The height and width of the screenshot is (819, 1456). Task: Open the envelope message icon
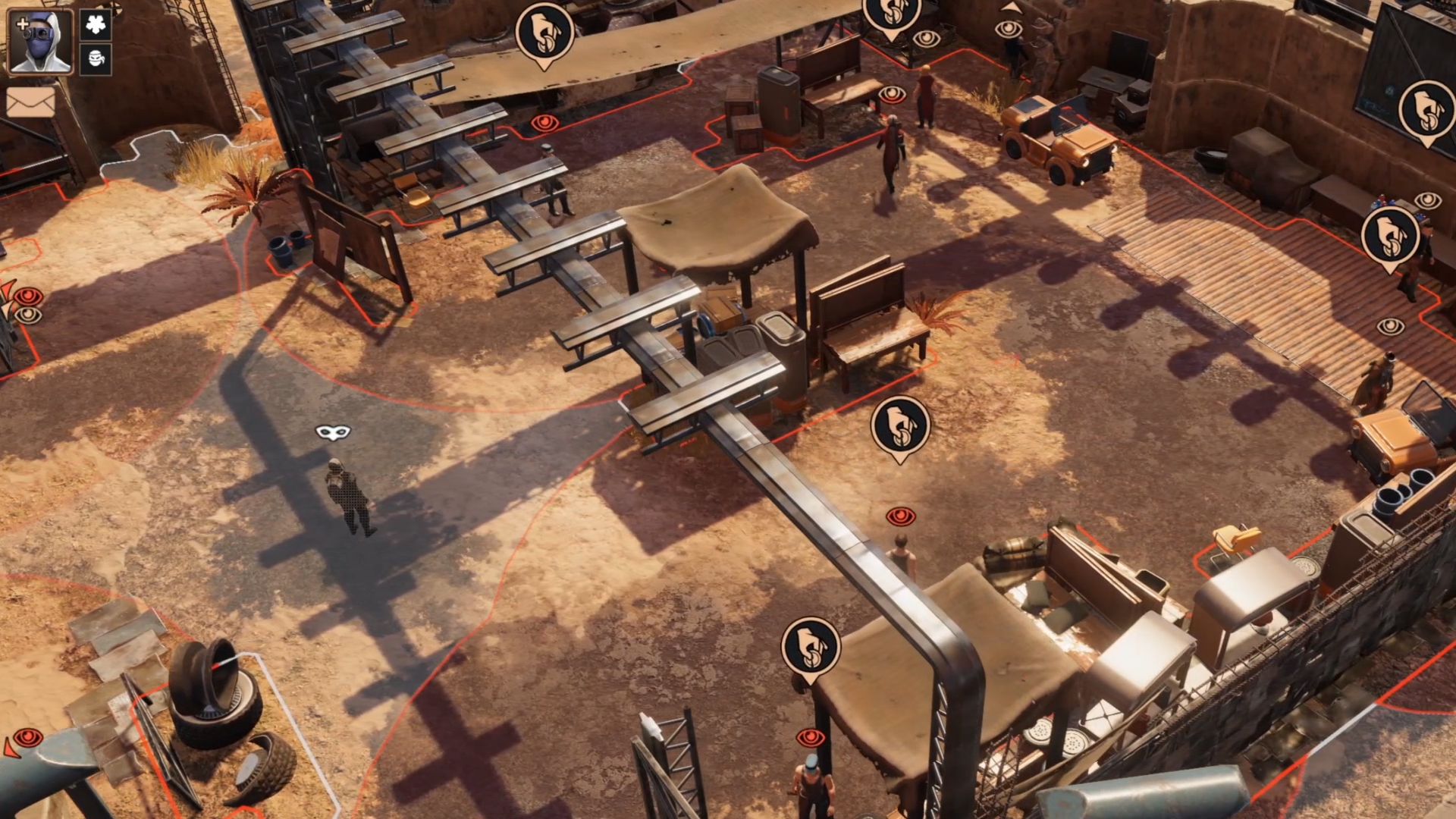30,102
